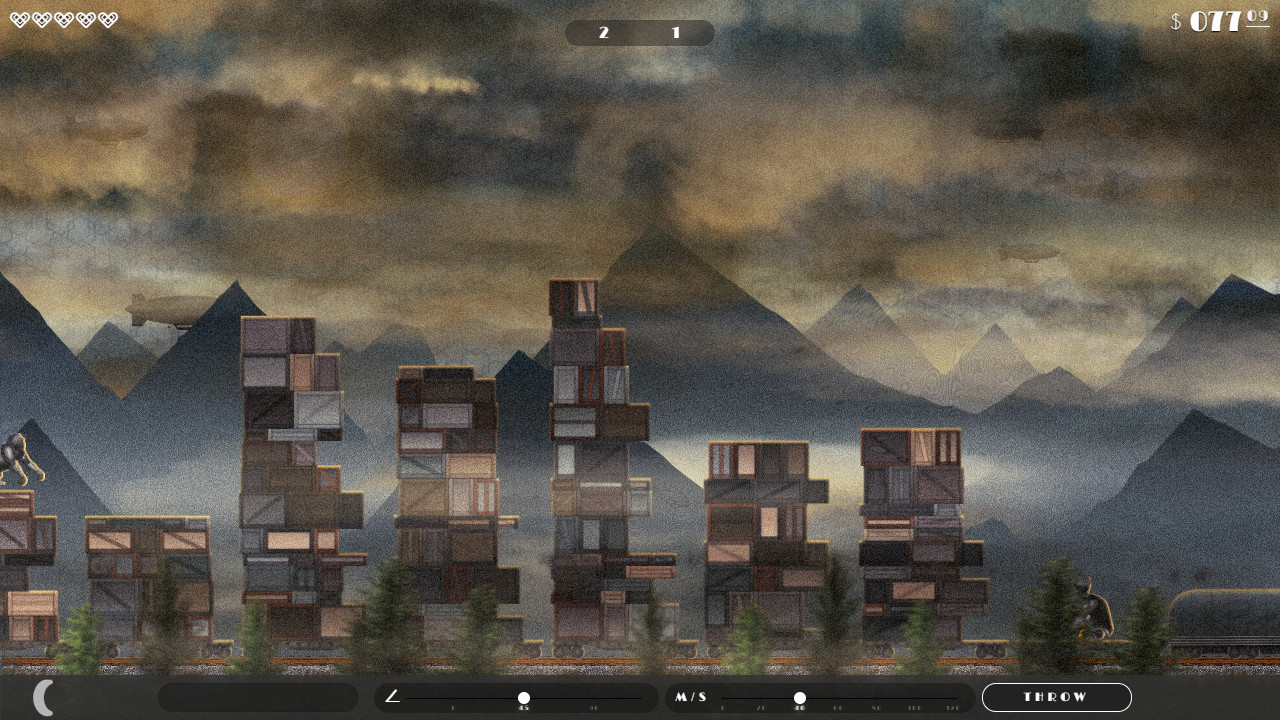The height and width of the screenshot is (720, 1280).
Task: Click the crescent moon icon
Action: (44, 697)
